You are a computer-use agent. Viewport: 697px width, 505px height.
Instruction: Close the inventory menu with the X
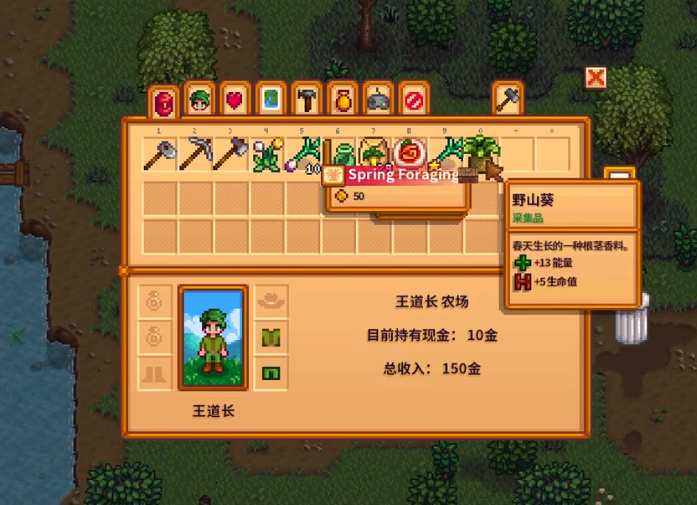[596, 78]
